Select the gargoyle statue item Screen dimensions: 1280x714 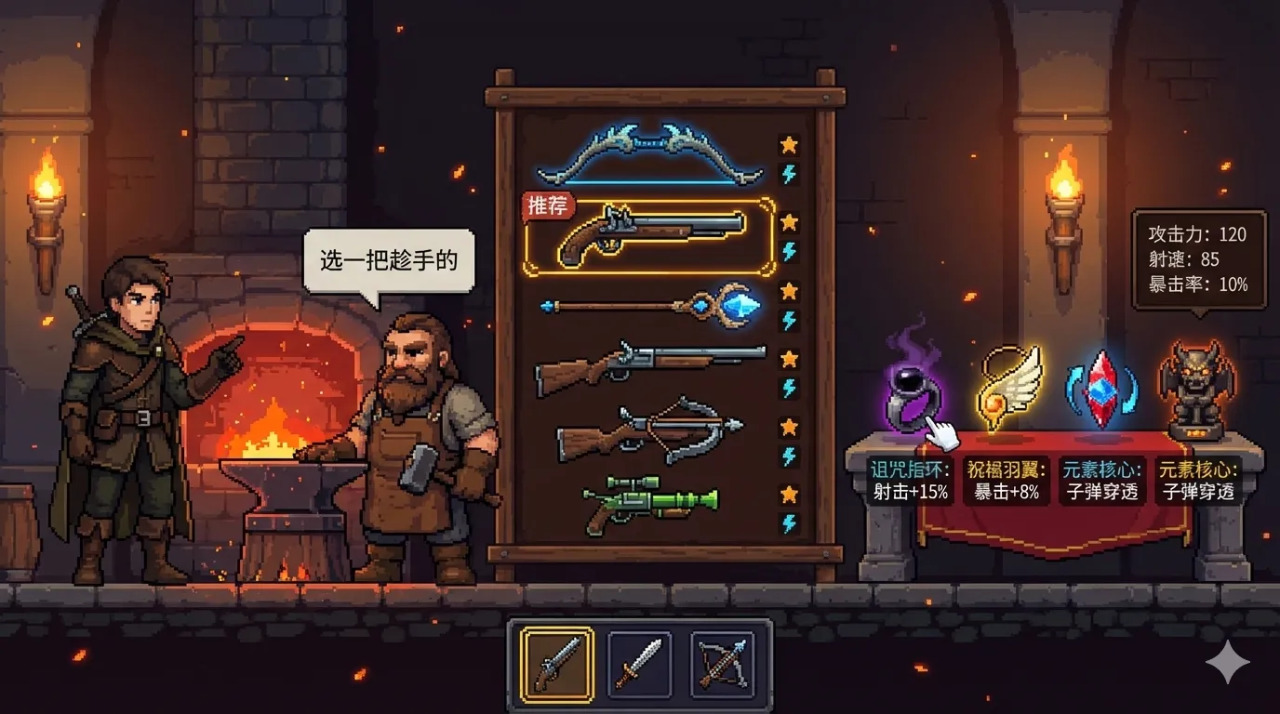(x=1196, y=390)
